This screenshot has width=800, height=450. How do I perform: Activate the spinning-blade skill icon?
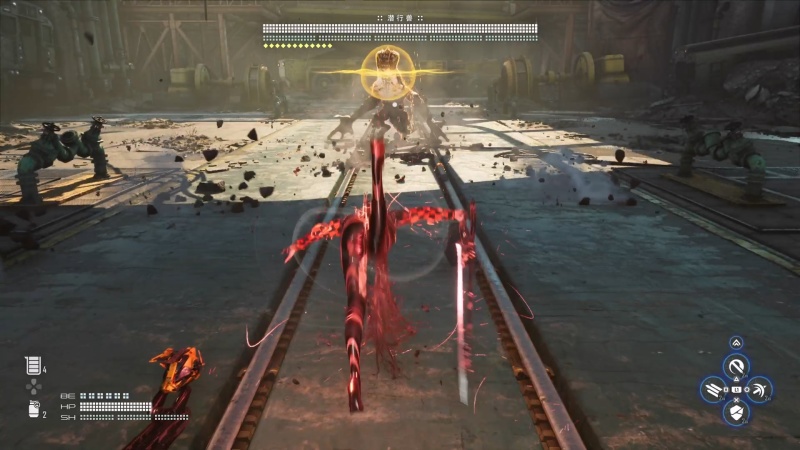(x=758, y=389)
